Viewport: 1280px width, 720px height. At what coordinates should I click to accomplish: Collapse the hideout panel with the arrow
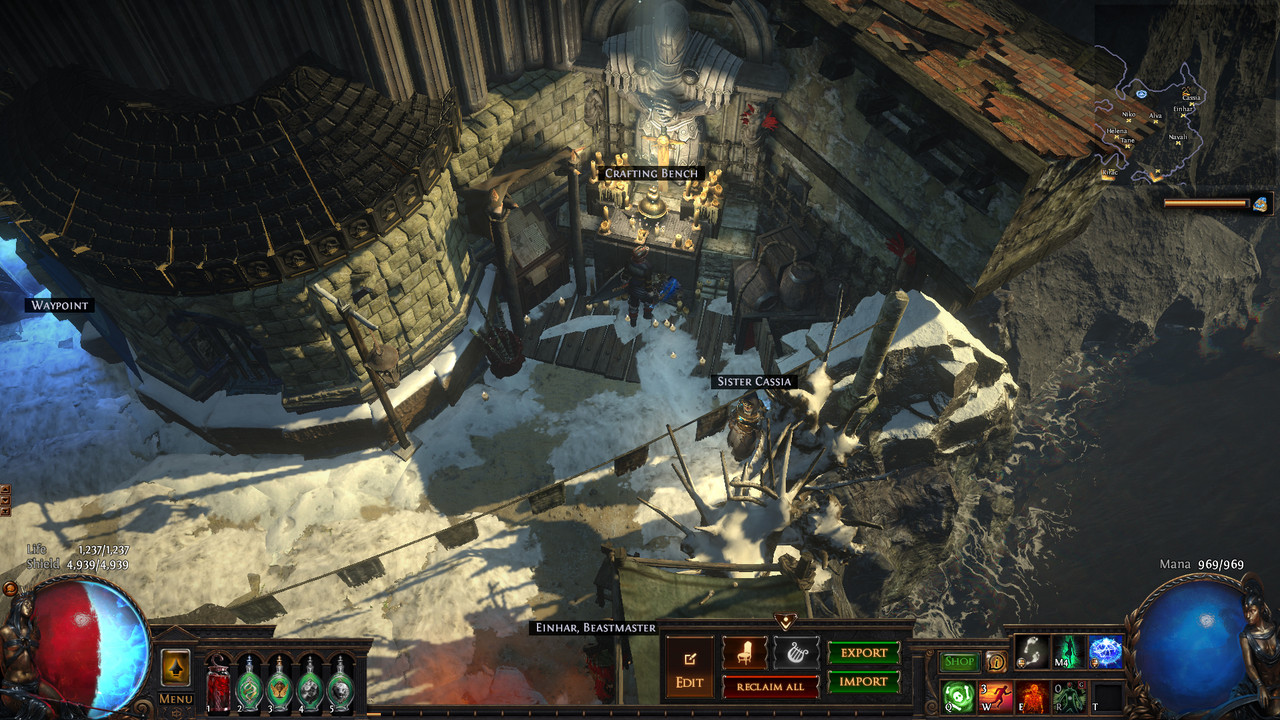785,623
